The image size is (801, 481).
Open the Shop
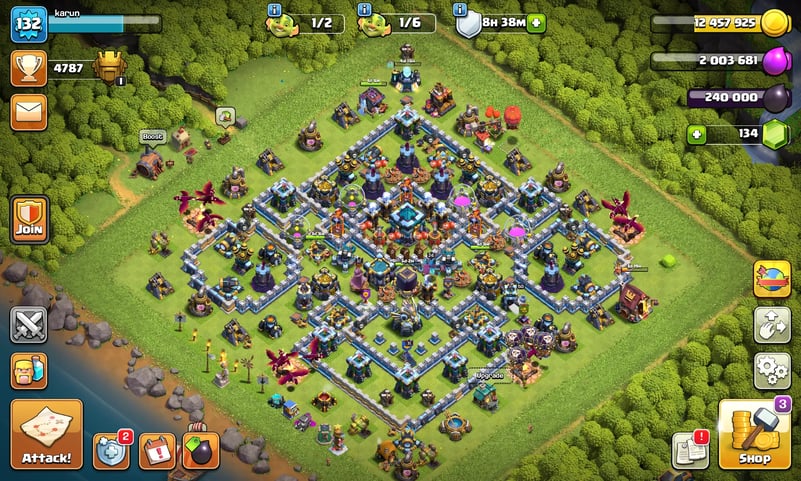754,434
